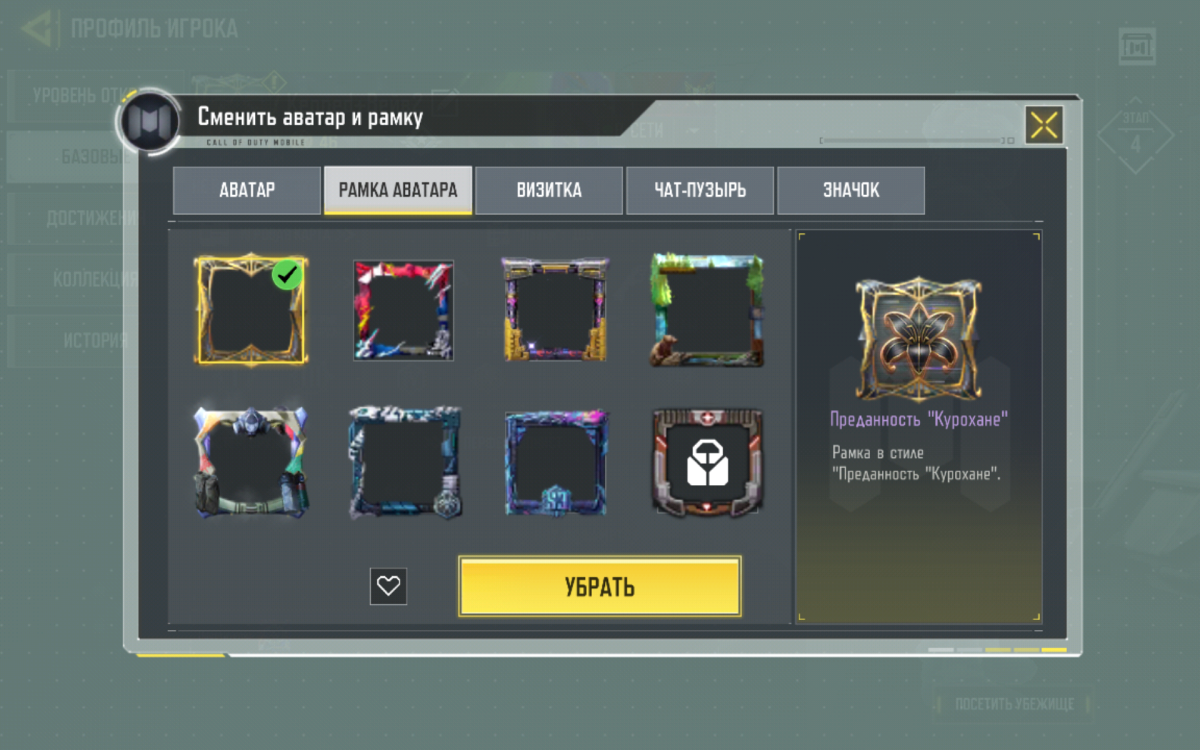The image size is (1200, 750).
Task: Go to the Значок tab
Action: (x=851, y=190)
